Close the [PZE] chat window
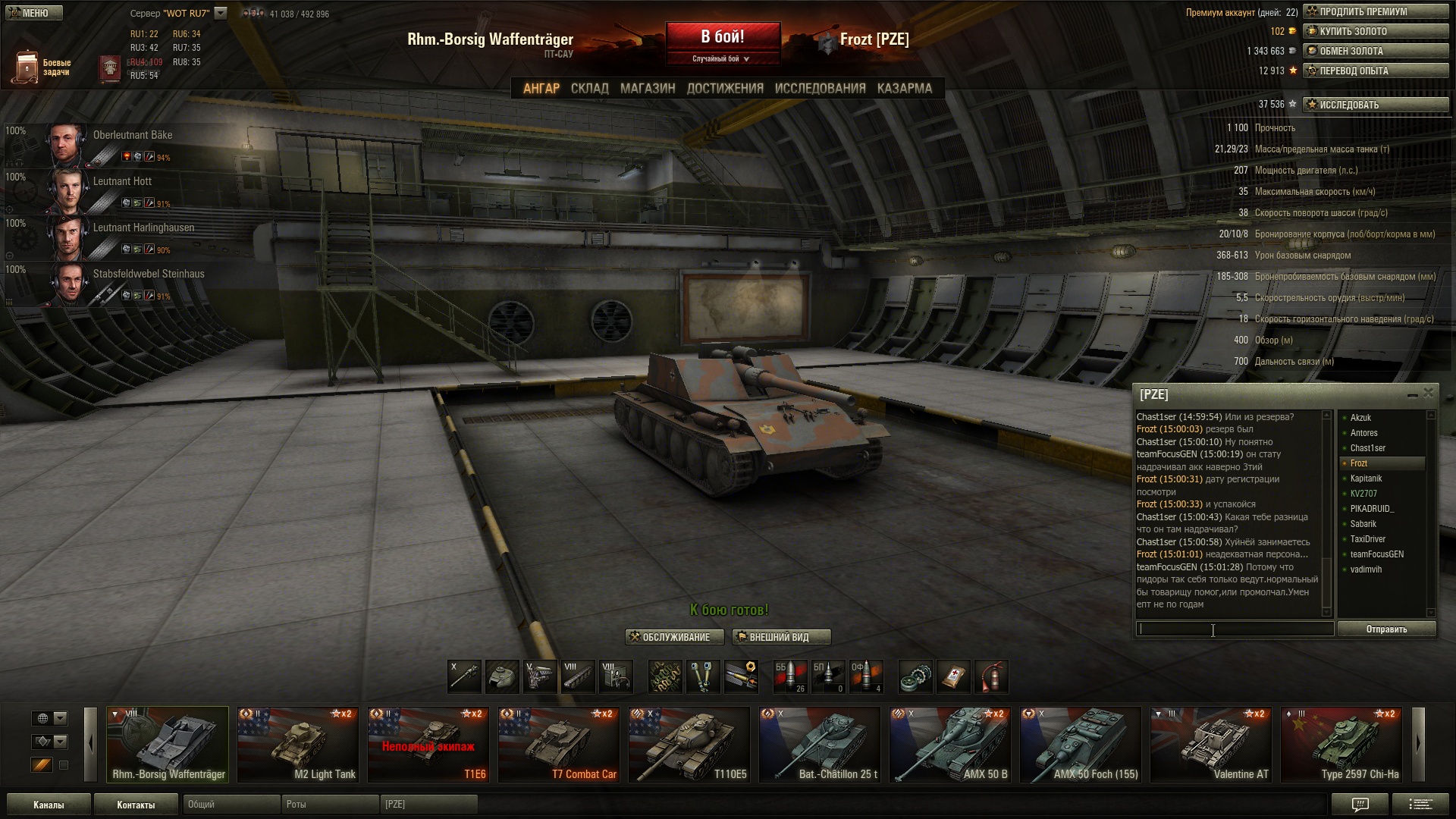This screenshot has width=1456, height=819. 1429,393
